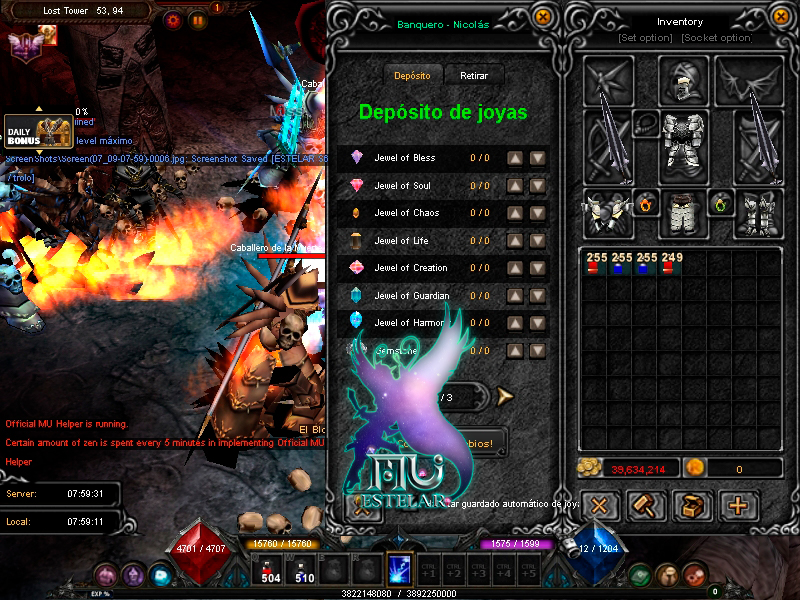Viewport: 800px width, 600px height.
Task: Increase the Jewel of Creation amount
Action: click(x=514, y=268)
